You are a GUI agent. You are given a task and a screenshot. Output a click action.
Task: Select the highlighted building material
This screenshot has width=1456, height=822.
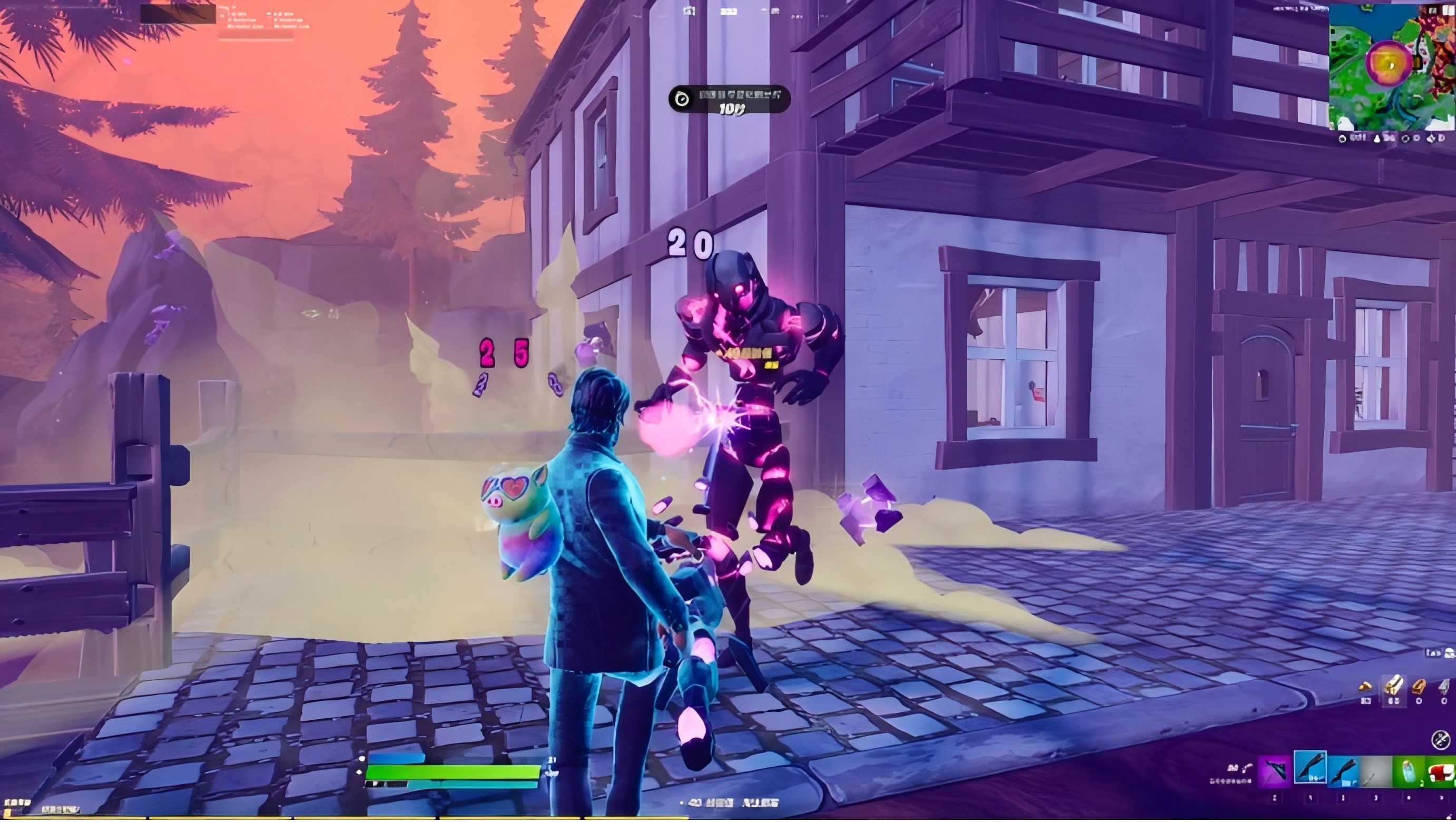point(1394,687)
